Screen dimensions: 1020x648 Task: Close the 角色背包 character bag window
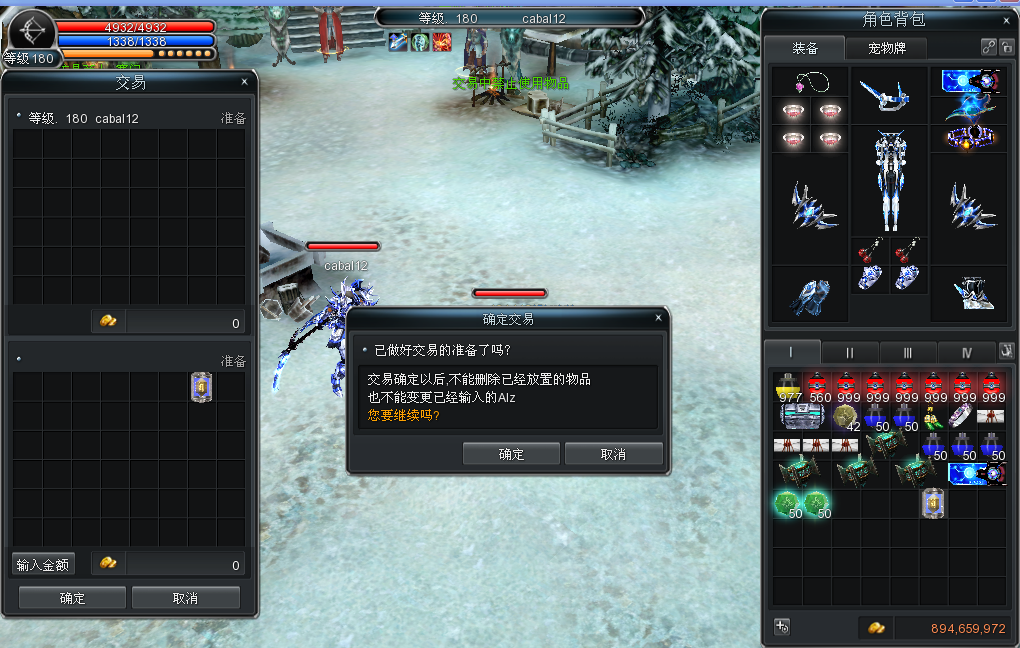pos(1007,20)
